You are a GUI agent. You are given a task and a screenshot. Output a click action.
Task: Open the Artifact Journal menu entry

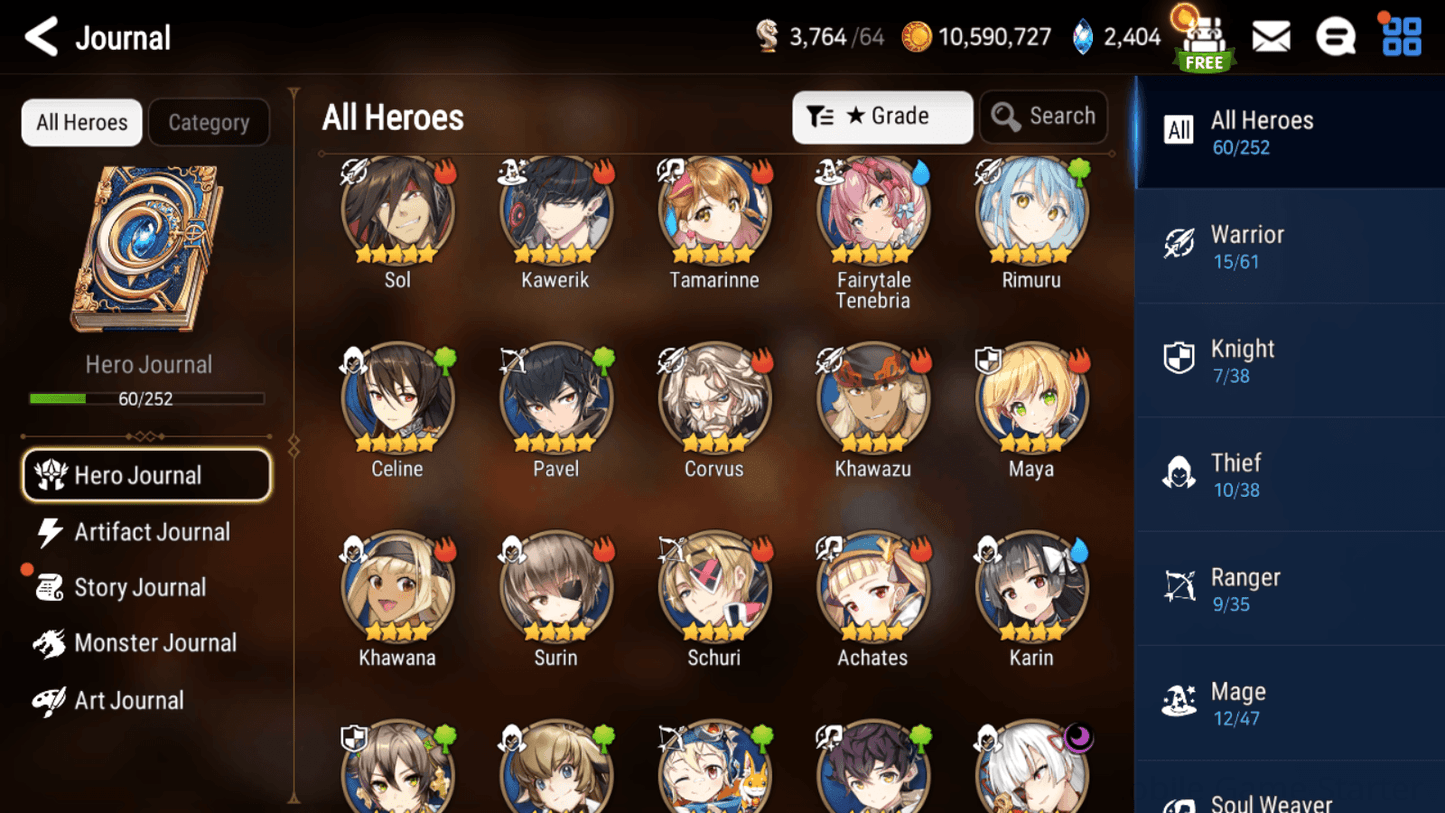(x=150, y=532)
